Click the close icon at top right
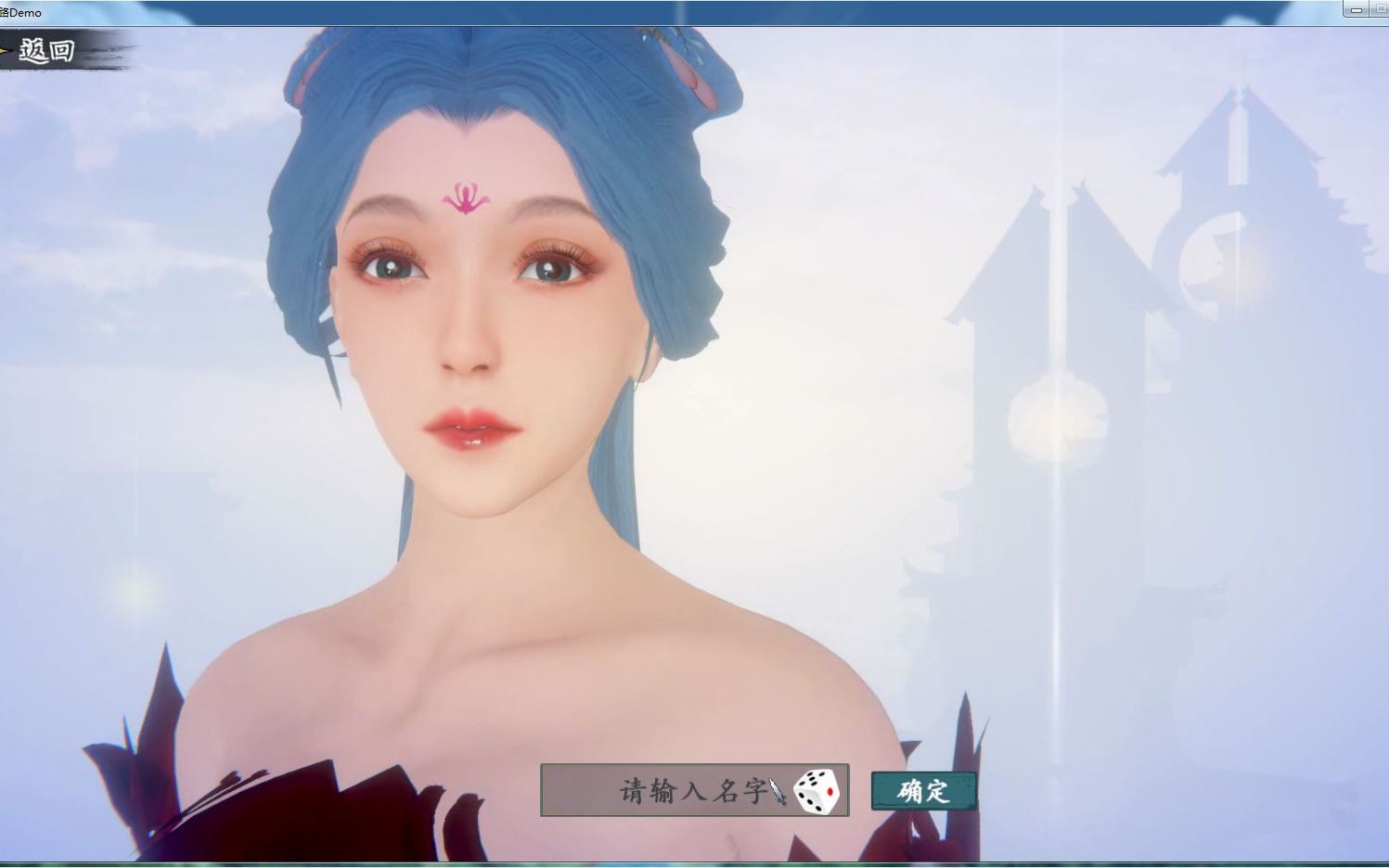The height and width of the screenshot is (868, 1389). (1387, 10)
